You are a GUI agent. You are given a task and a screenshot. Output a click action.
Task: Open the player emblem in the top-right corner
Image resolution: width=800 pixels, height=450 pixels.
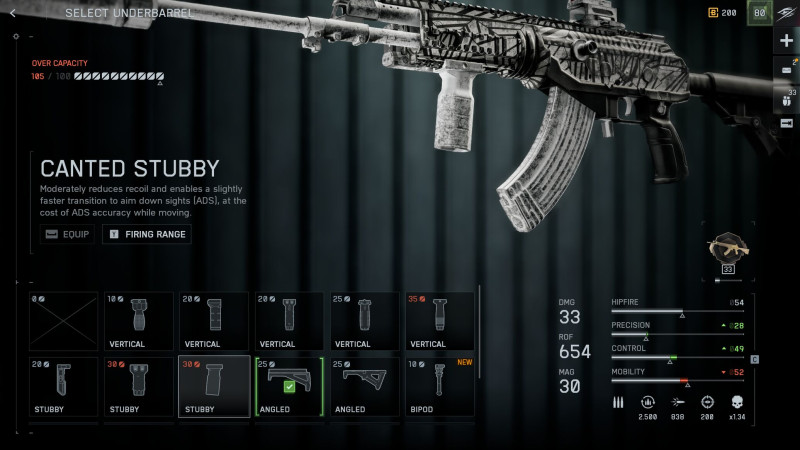click(x=760, y=14)
